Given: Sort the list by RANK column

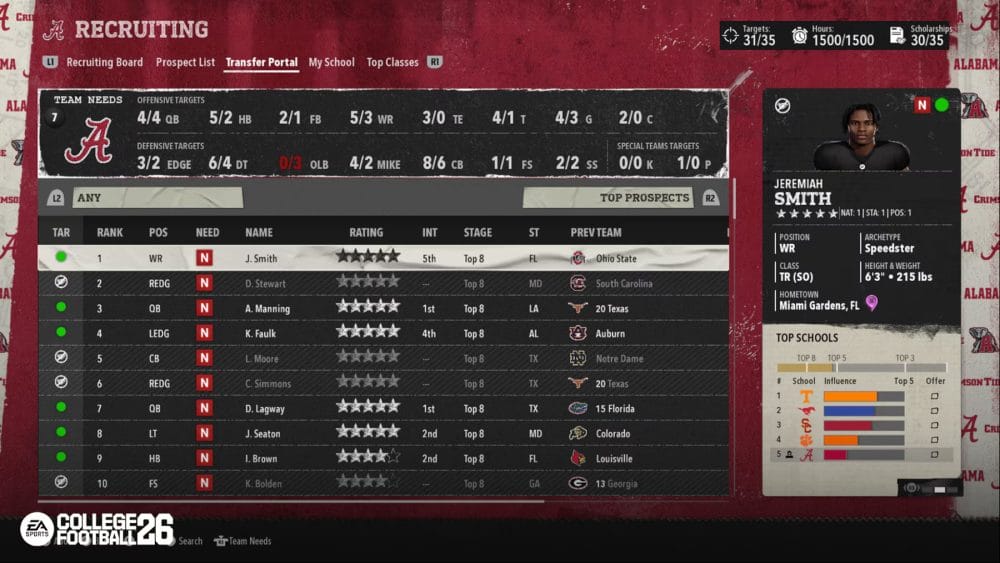Looking at the screenshot, I should [110, 233].
